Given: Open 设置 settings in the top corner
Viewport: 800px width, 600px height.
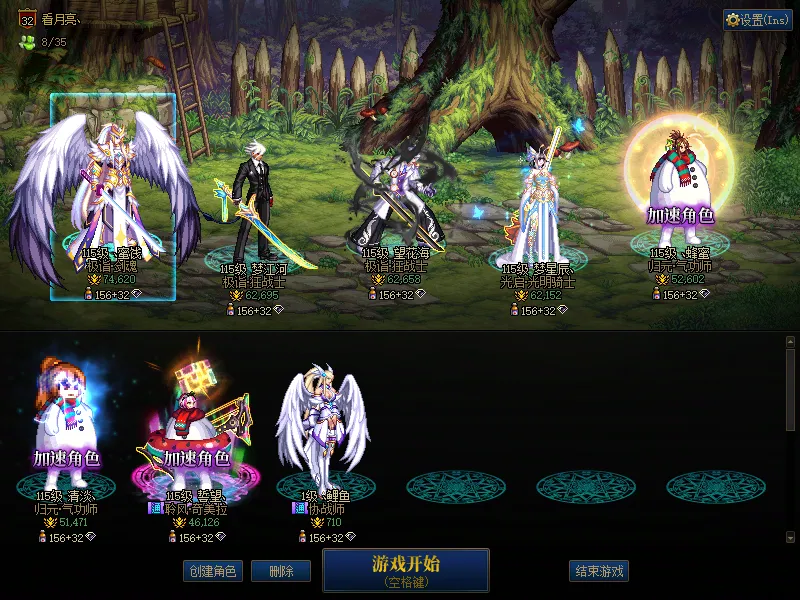Looking at the screenshot, I should tap(757, 20).
